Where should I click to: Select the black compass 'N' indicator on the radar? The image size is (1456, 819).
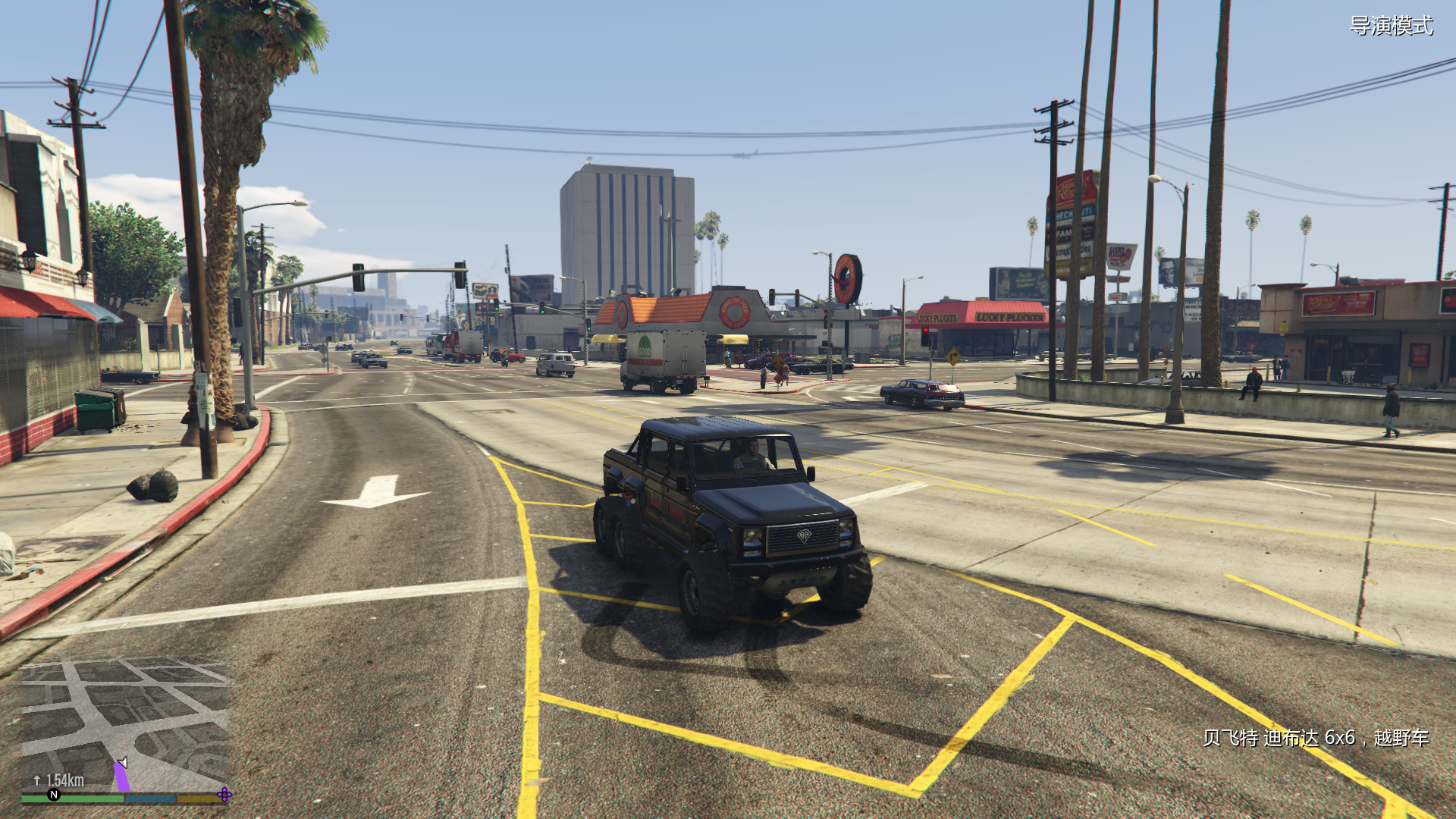pos(54,795)
